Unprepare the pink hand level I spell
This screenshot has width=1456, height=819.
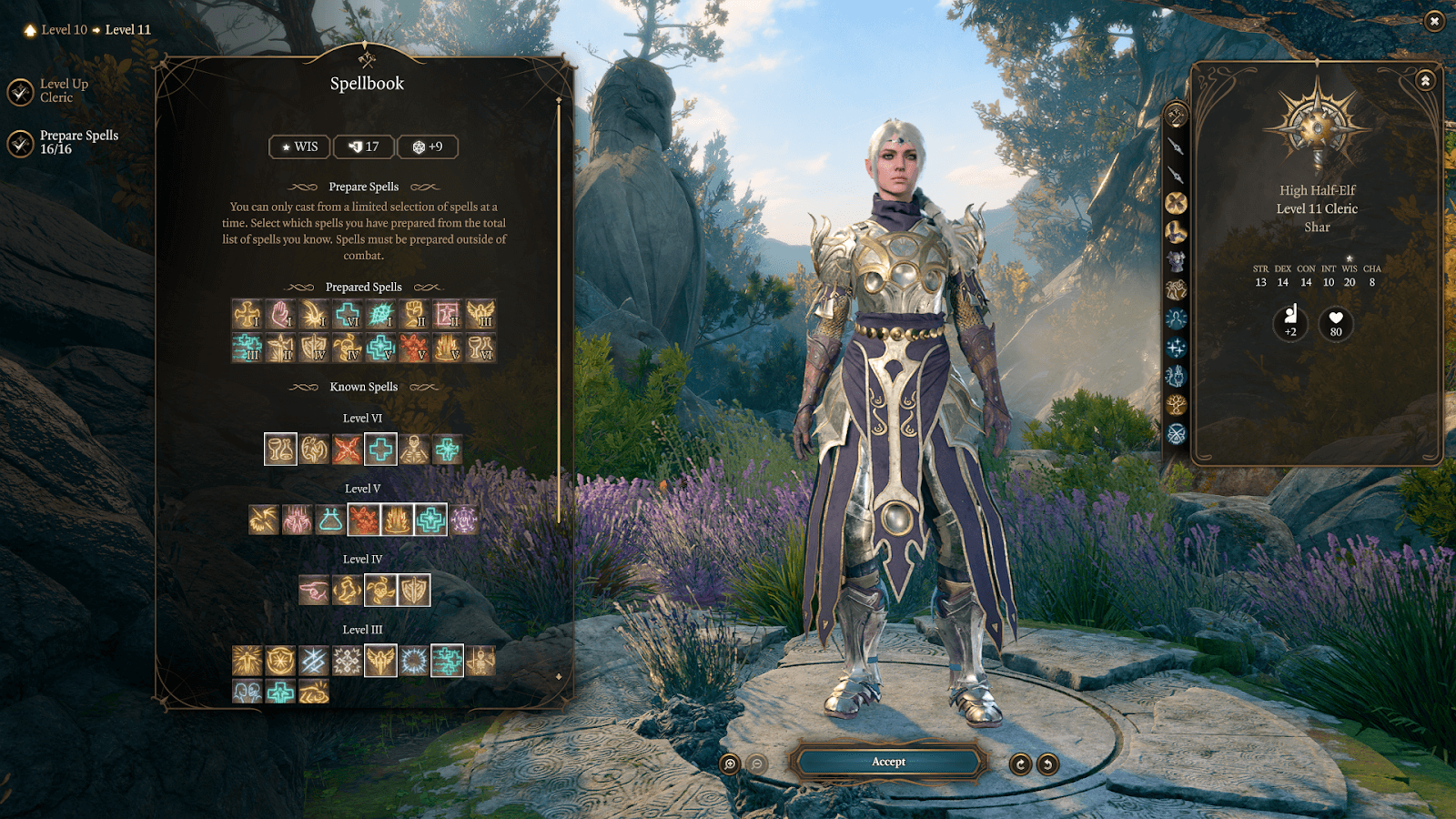click(280, 314)
